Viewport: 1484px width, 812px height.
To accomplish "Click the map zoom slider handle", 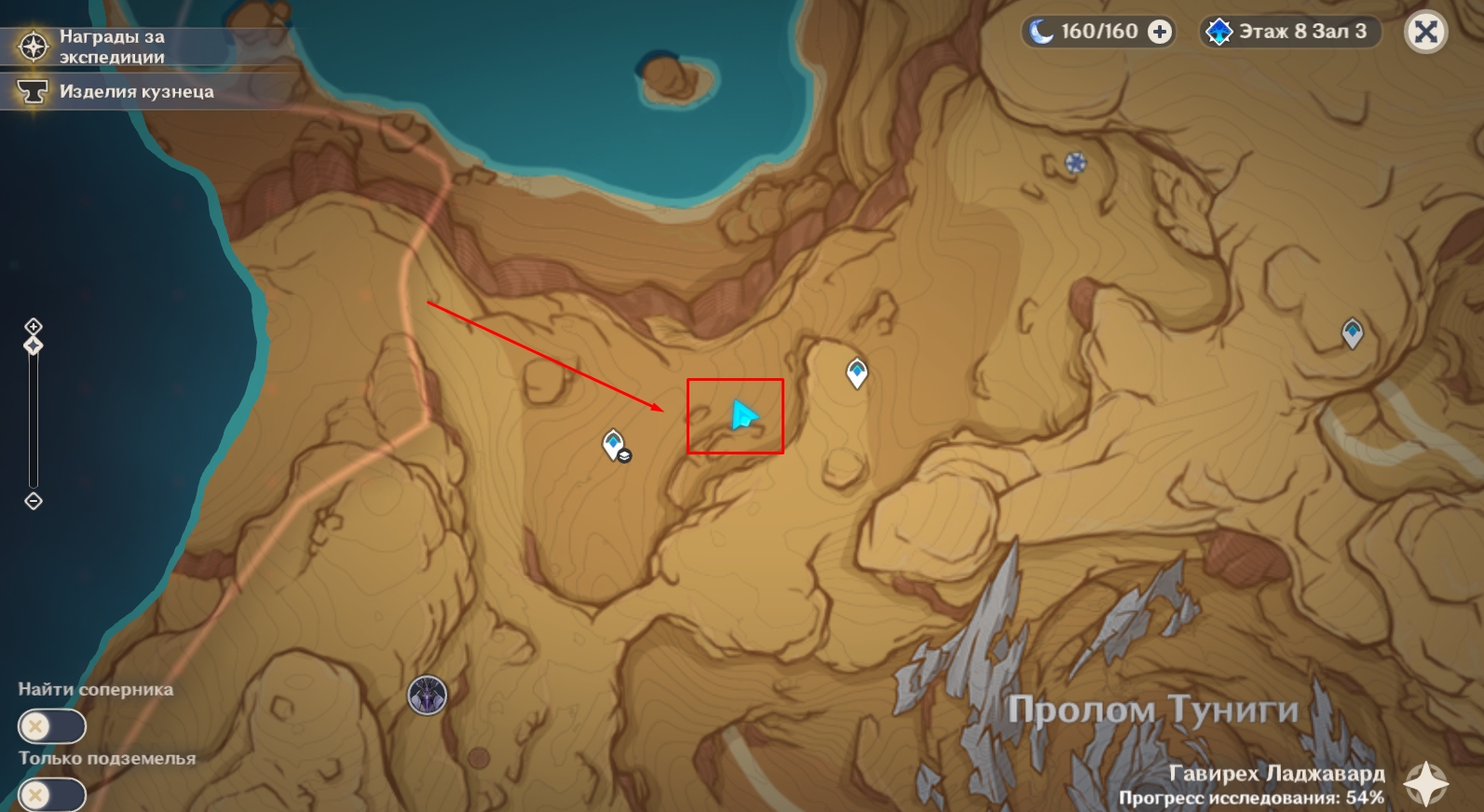I will pyautogui.click(x=34, y=346).
